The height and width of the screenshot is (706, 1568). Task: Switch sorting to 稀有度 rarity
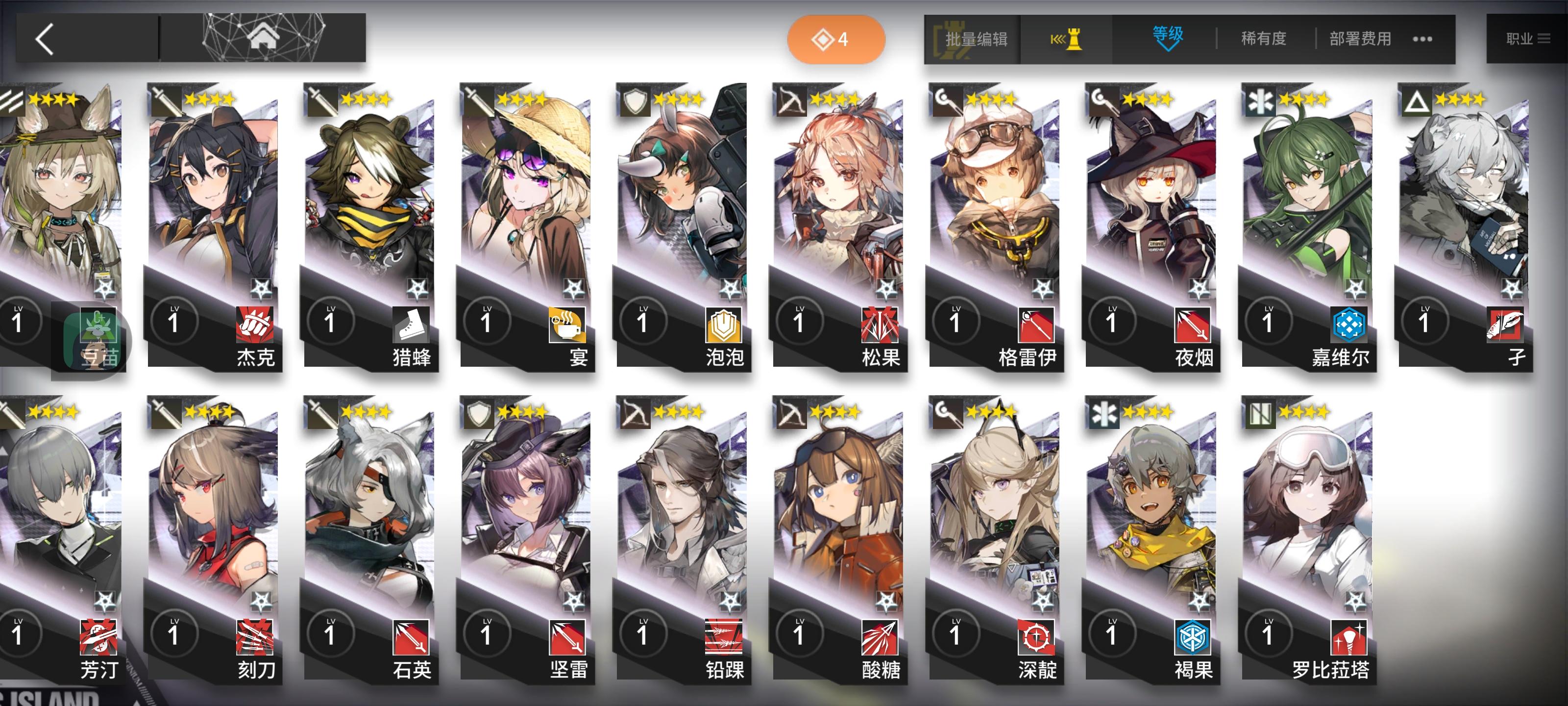[x=1264, y=38]
